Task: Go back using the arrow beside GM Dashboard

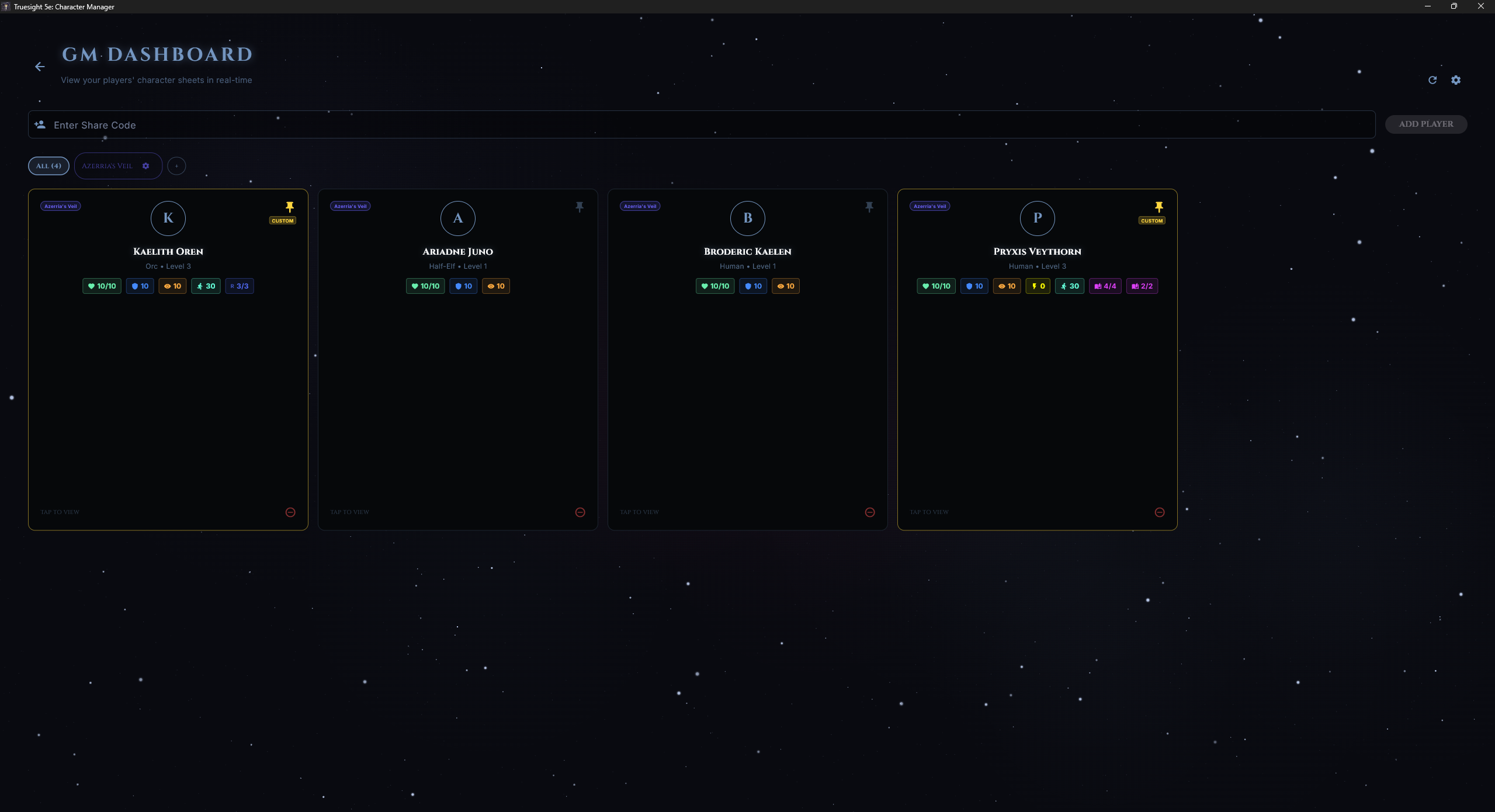Action: (x=39, y=67)
